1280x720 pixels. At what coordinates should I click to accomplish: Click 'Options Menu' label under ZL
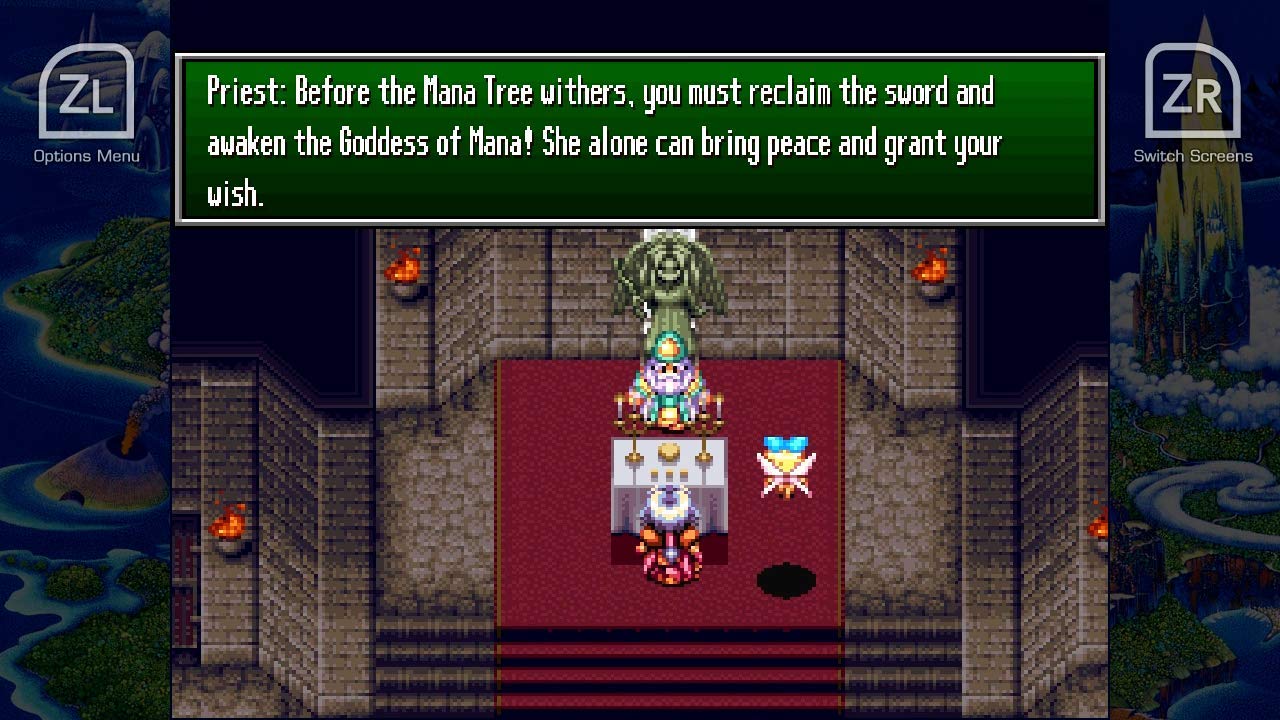tap(87, 155)
